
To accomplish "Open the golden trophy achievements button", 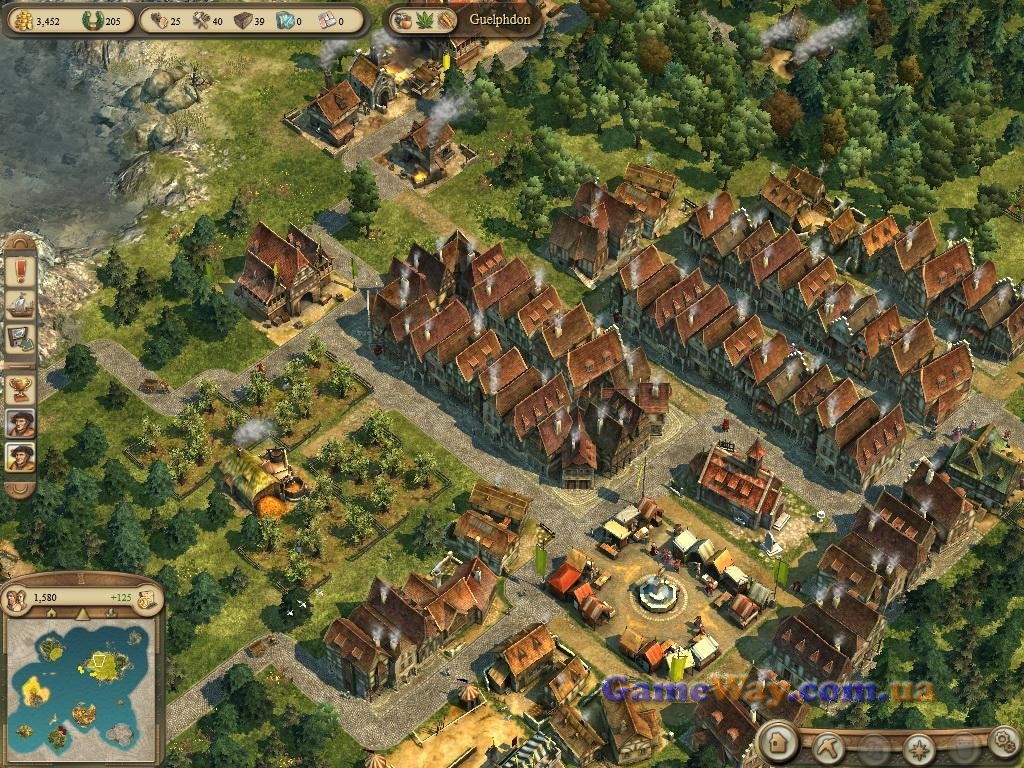I will tap(20, 388).
